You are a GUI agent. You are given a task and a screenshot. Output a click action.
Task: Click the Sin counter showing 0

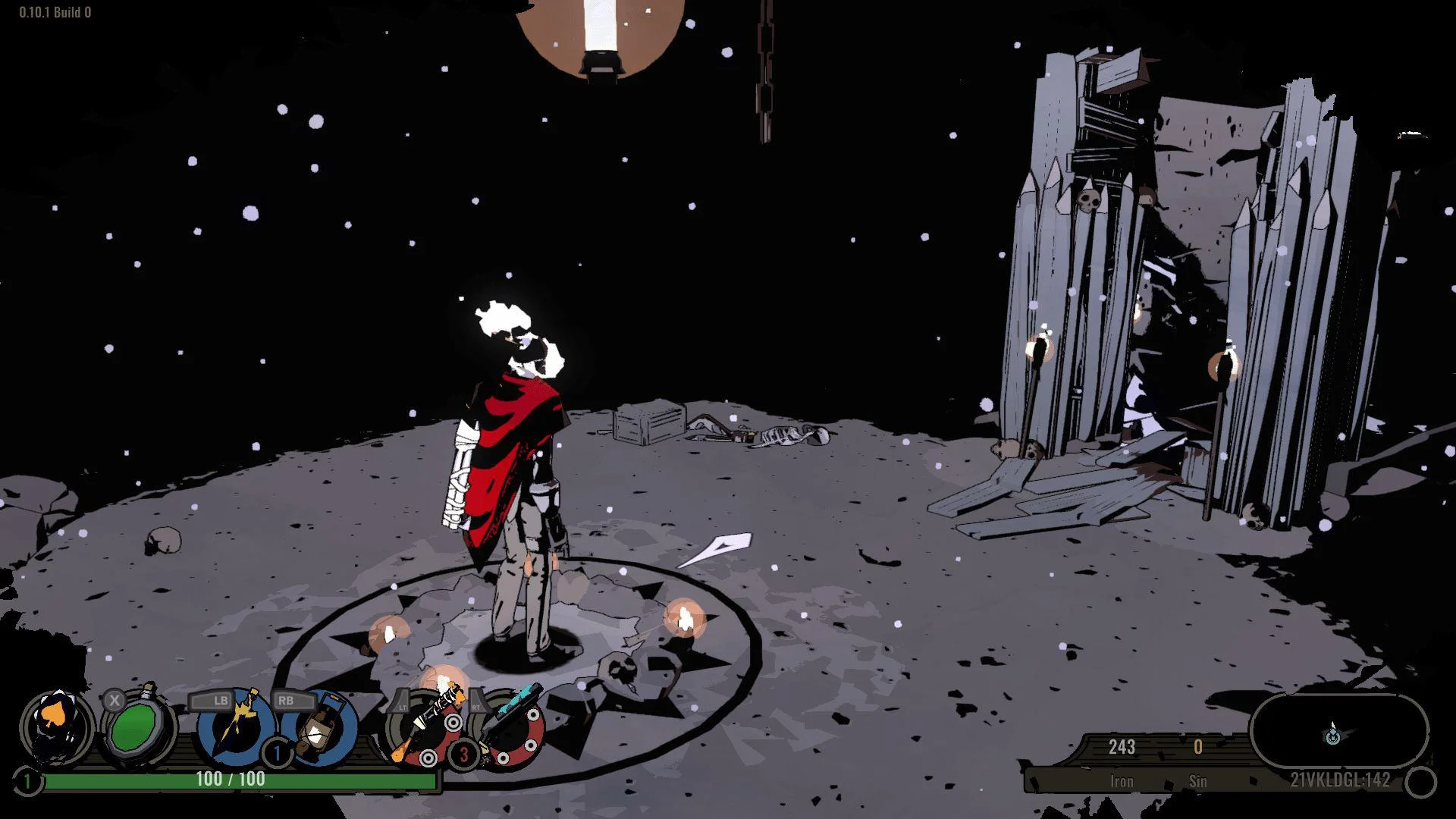tap(1199, 747)
